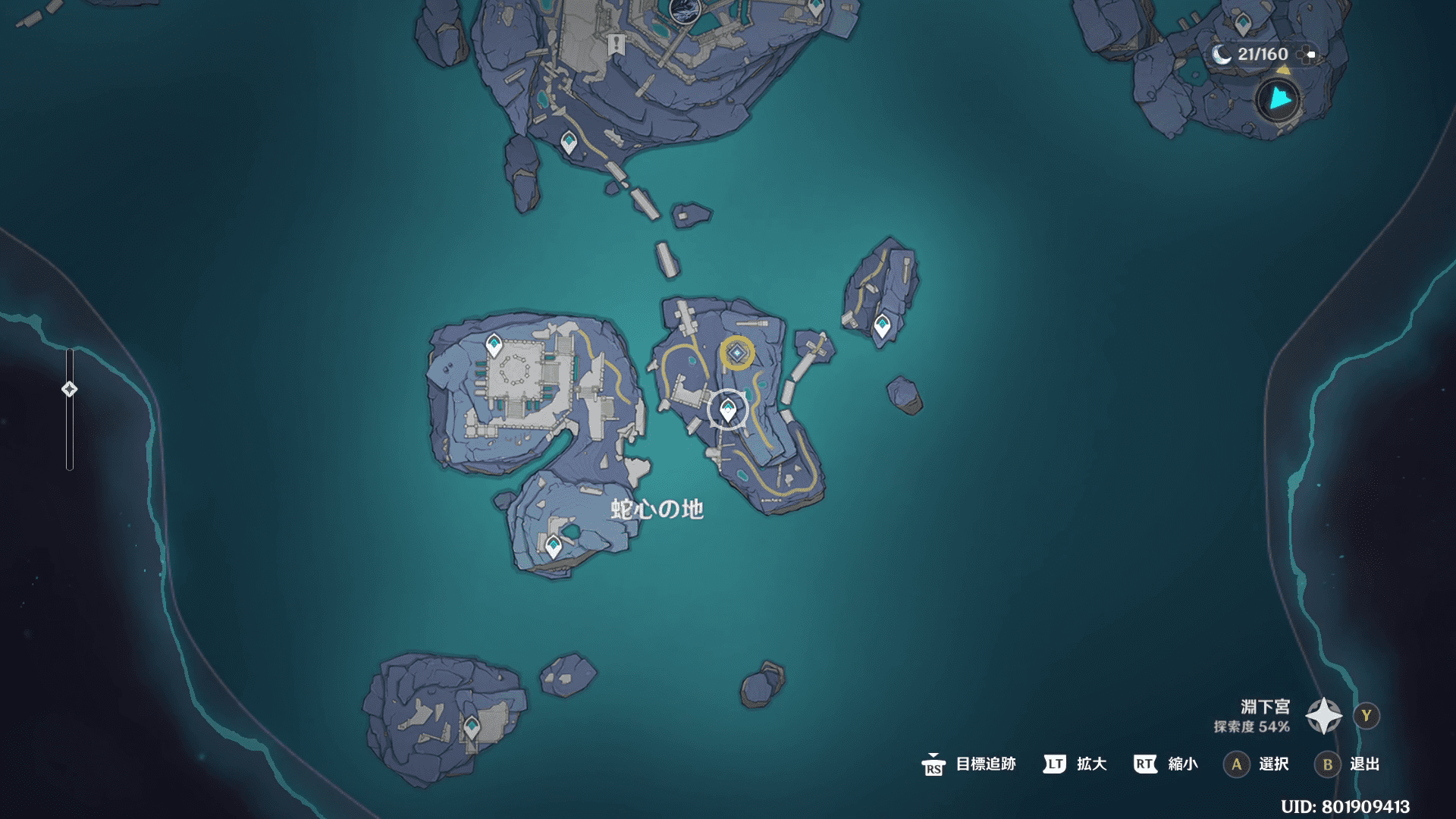Choose the waypoint beside the dotted yellow path near broken bridge
Screen dimensions: 1456x819
[568, 142]
